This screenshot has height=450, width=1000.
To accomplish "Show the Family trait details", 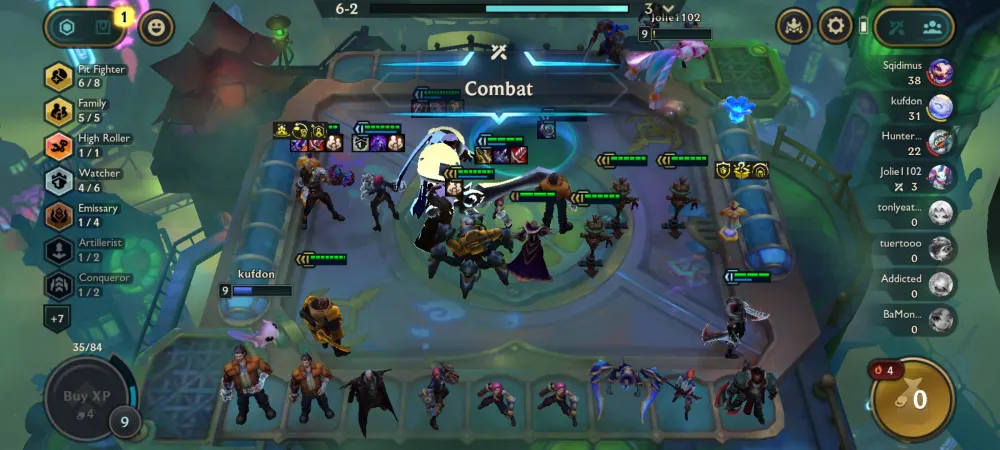I will point(59,111).
